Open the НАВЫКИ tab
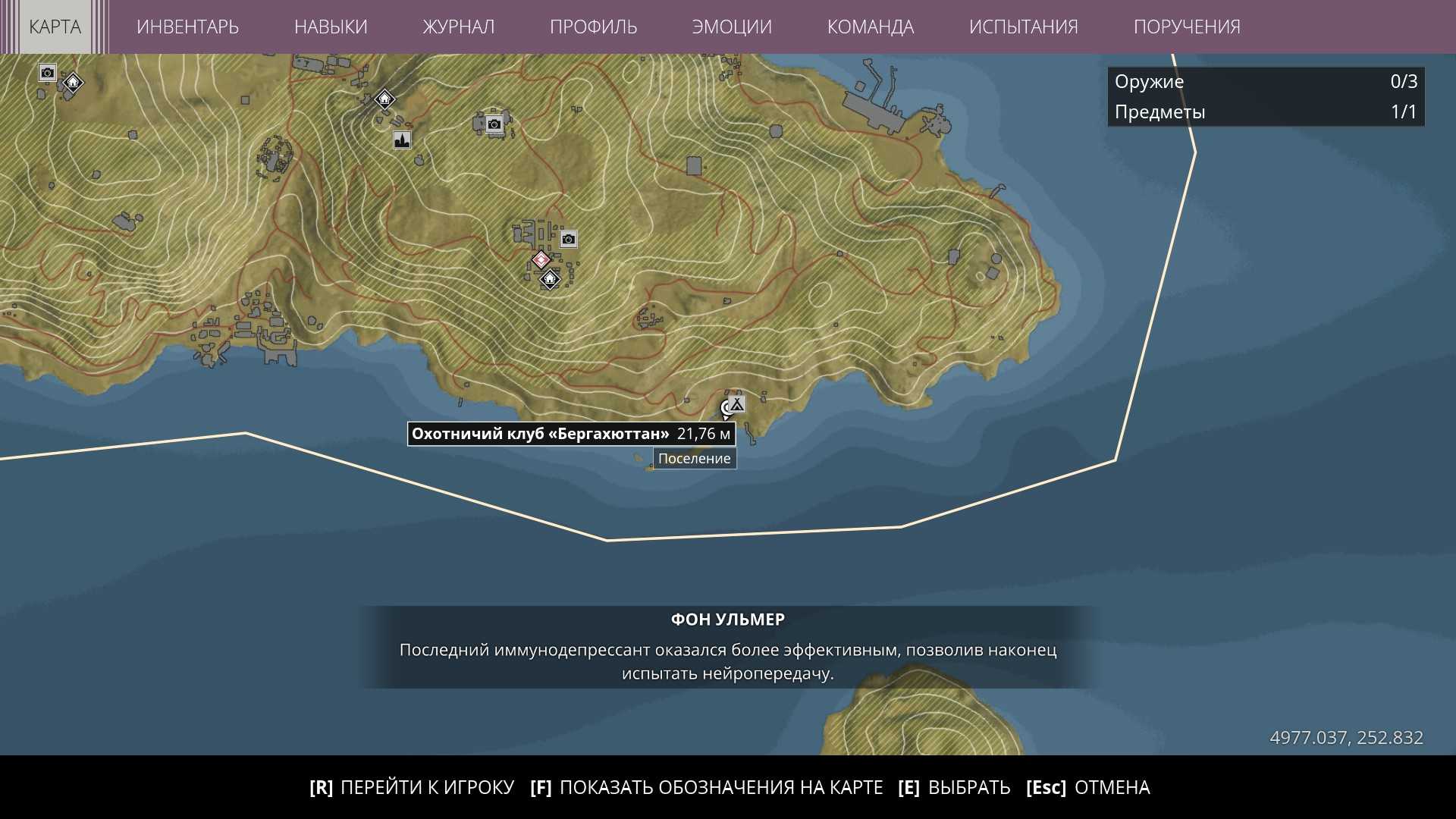This screenshot has width=1456, height=819. pyautogui.click(x=331, y=27)
